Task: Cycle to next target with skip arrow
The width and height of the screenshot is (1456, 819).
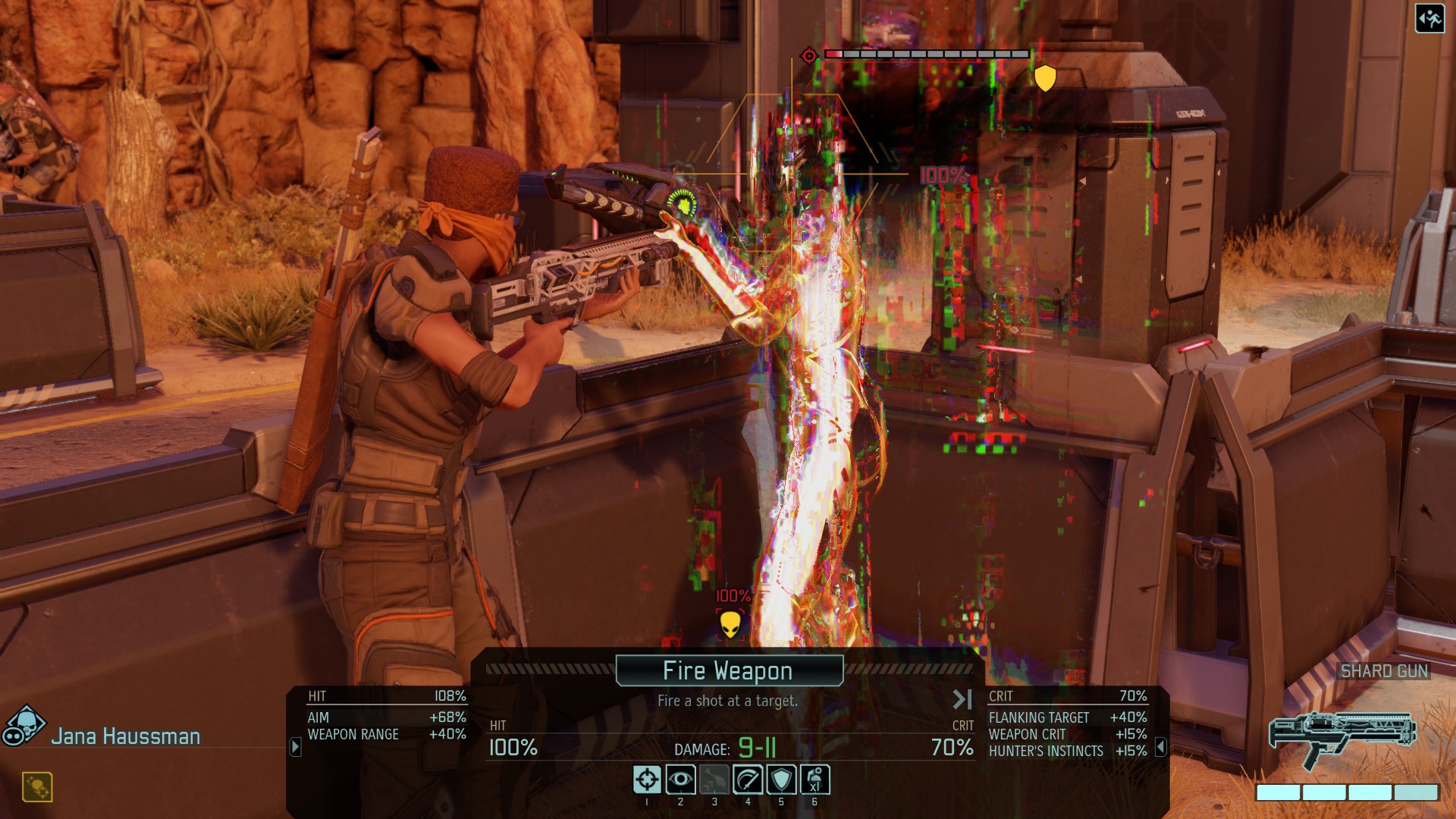Action: 962,699
